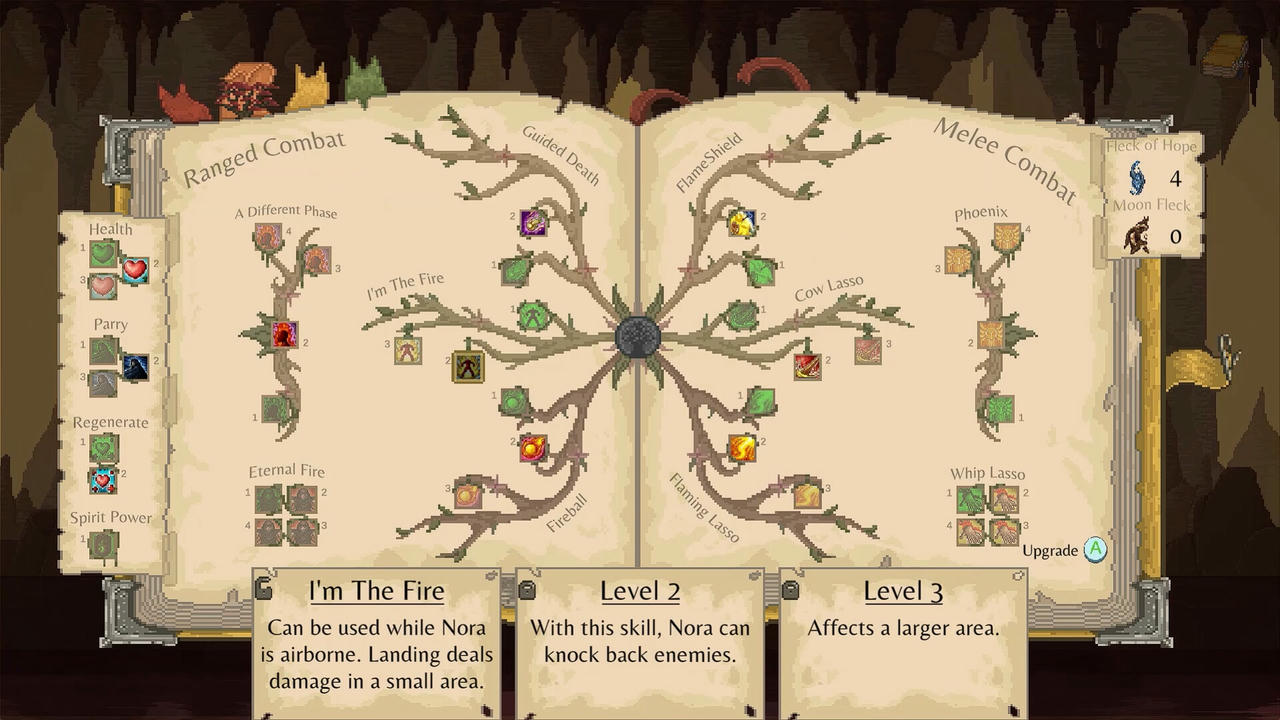Choose the Cow Lasso level 3 skill
The width and height of the screenshot is (1280, 720).
pos(868,350)
